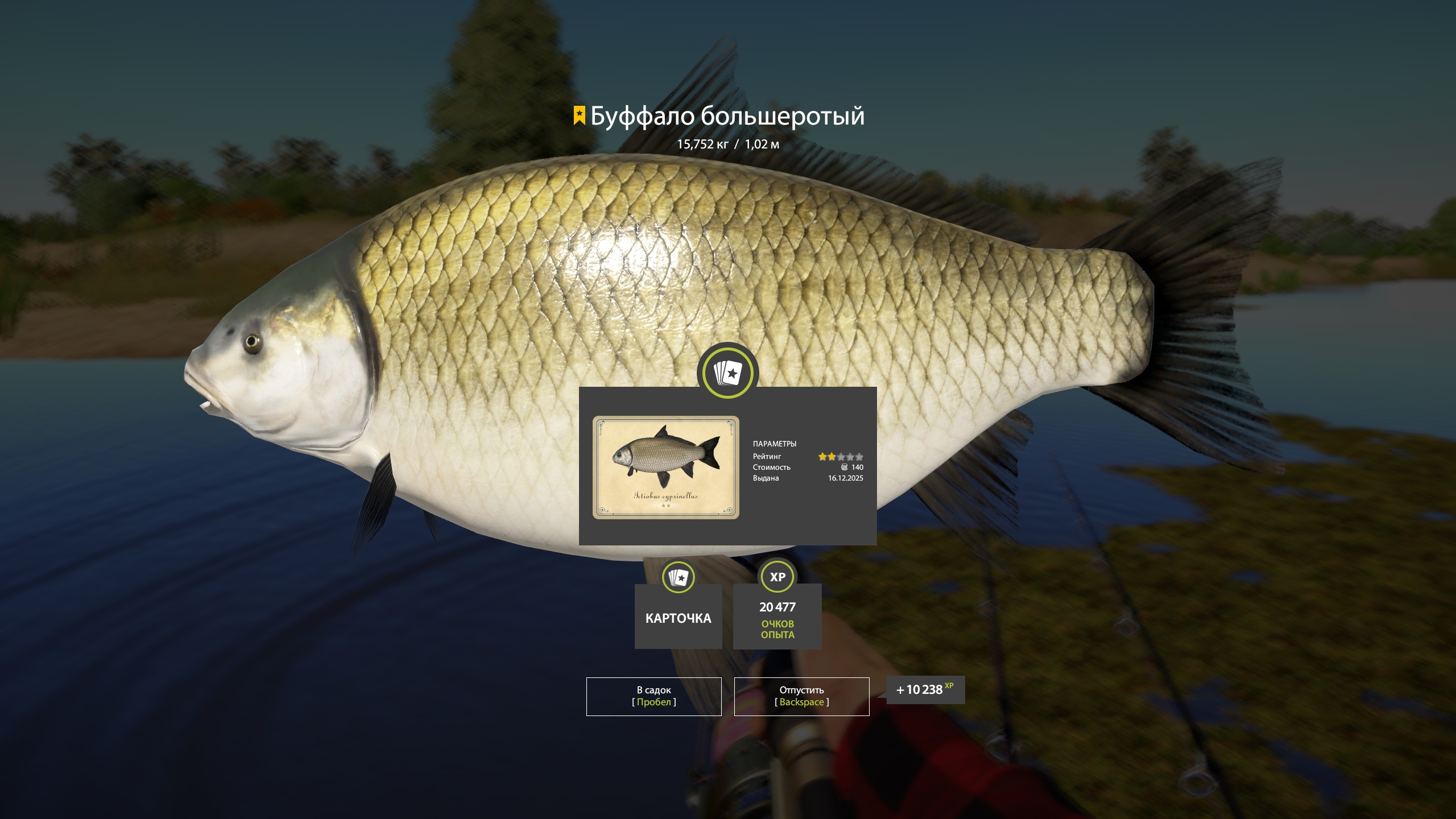Click the yellow bookmark star beside fish name
The image size is (1456, 819).
click(x=579, y=115)
